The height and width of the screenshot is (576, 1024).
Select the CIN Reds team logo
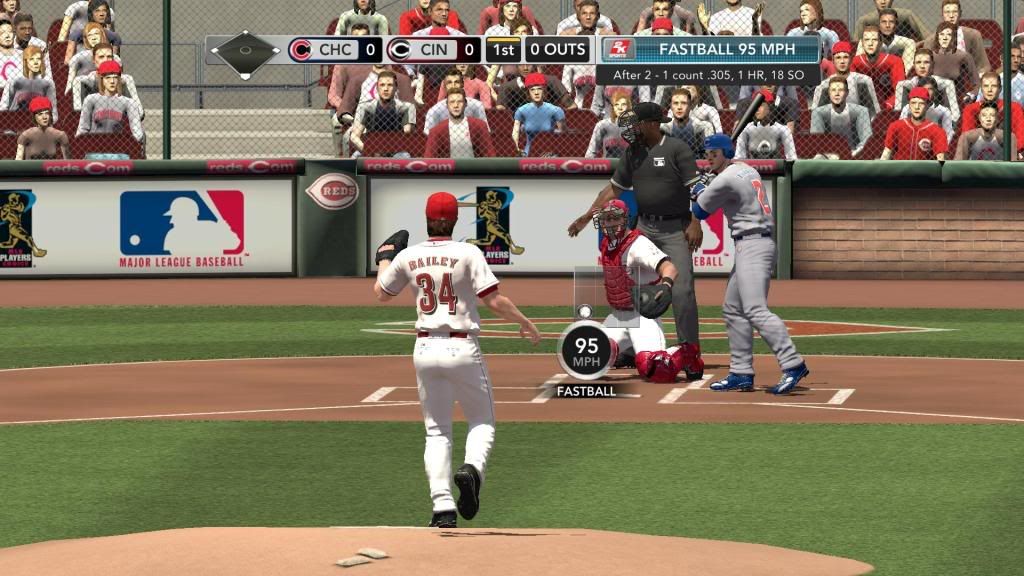coord(399,50)
